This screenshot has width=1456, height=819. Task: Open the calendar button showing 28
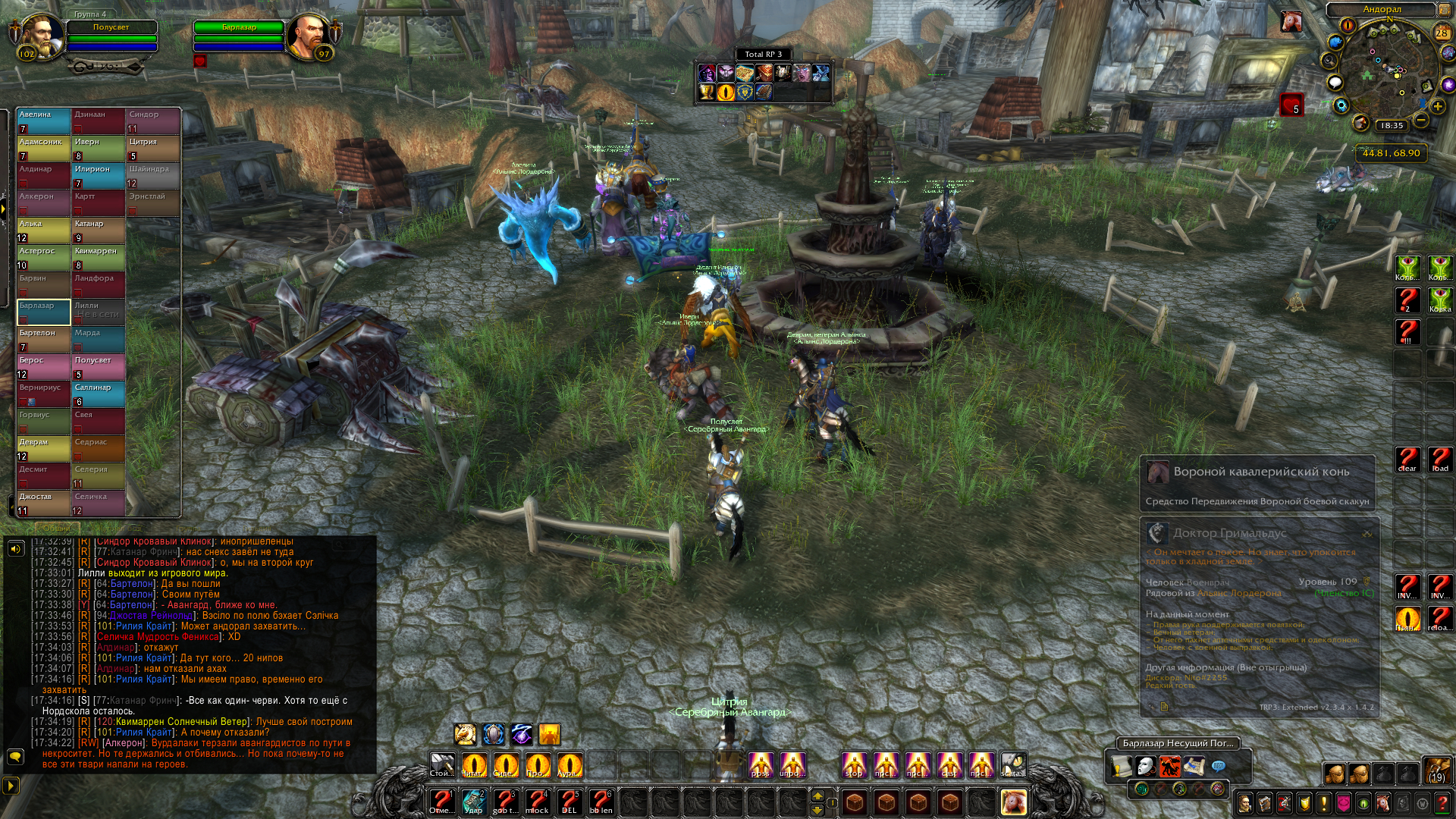[1442, 33]
